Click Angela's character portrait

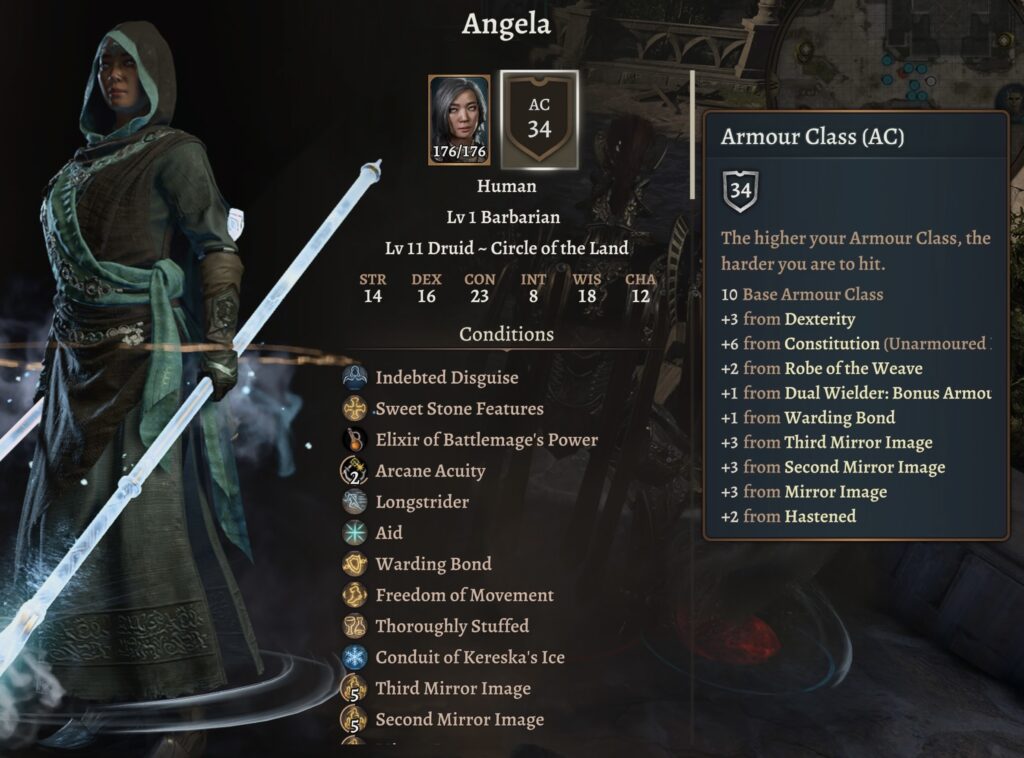click(459, 119)
